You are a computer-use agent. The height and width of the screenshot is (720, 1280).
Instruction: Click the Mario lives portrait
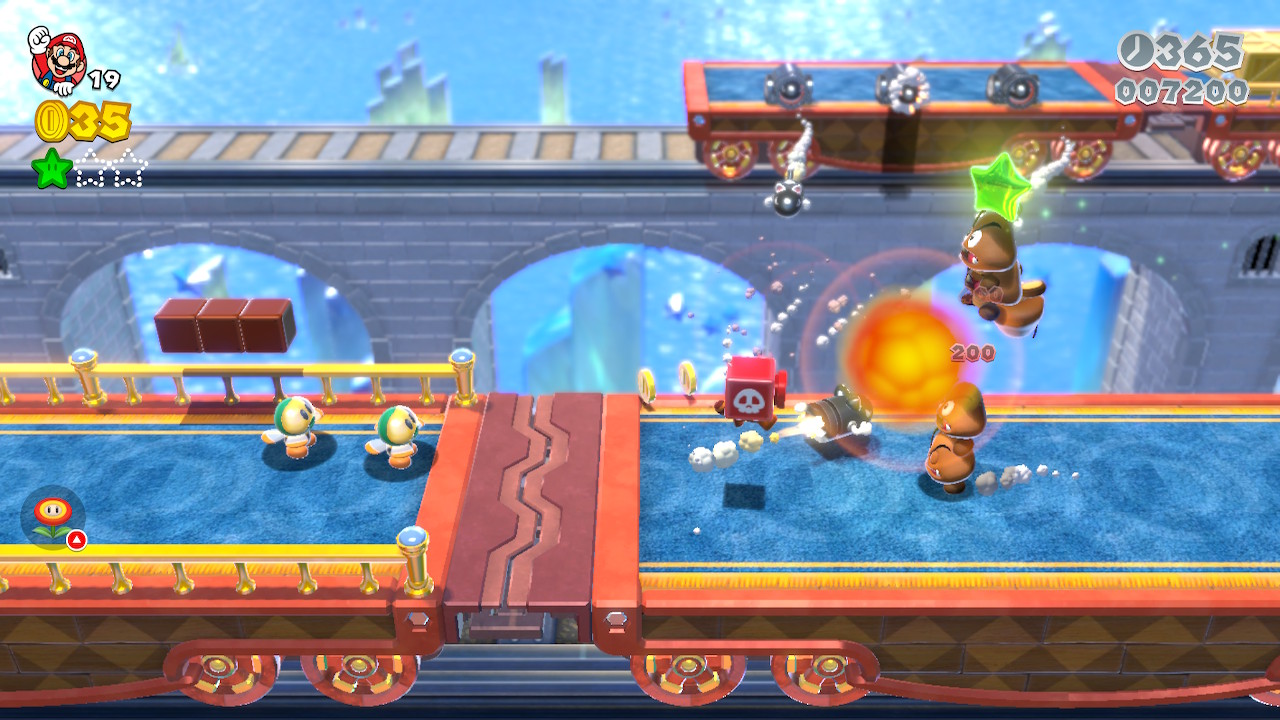(57, 60)
